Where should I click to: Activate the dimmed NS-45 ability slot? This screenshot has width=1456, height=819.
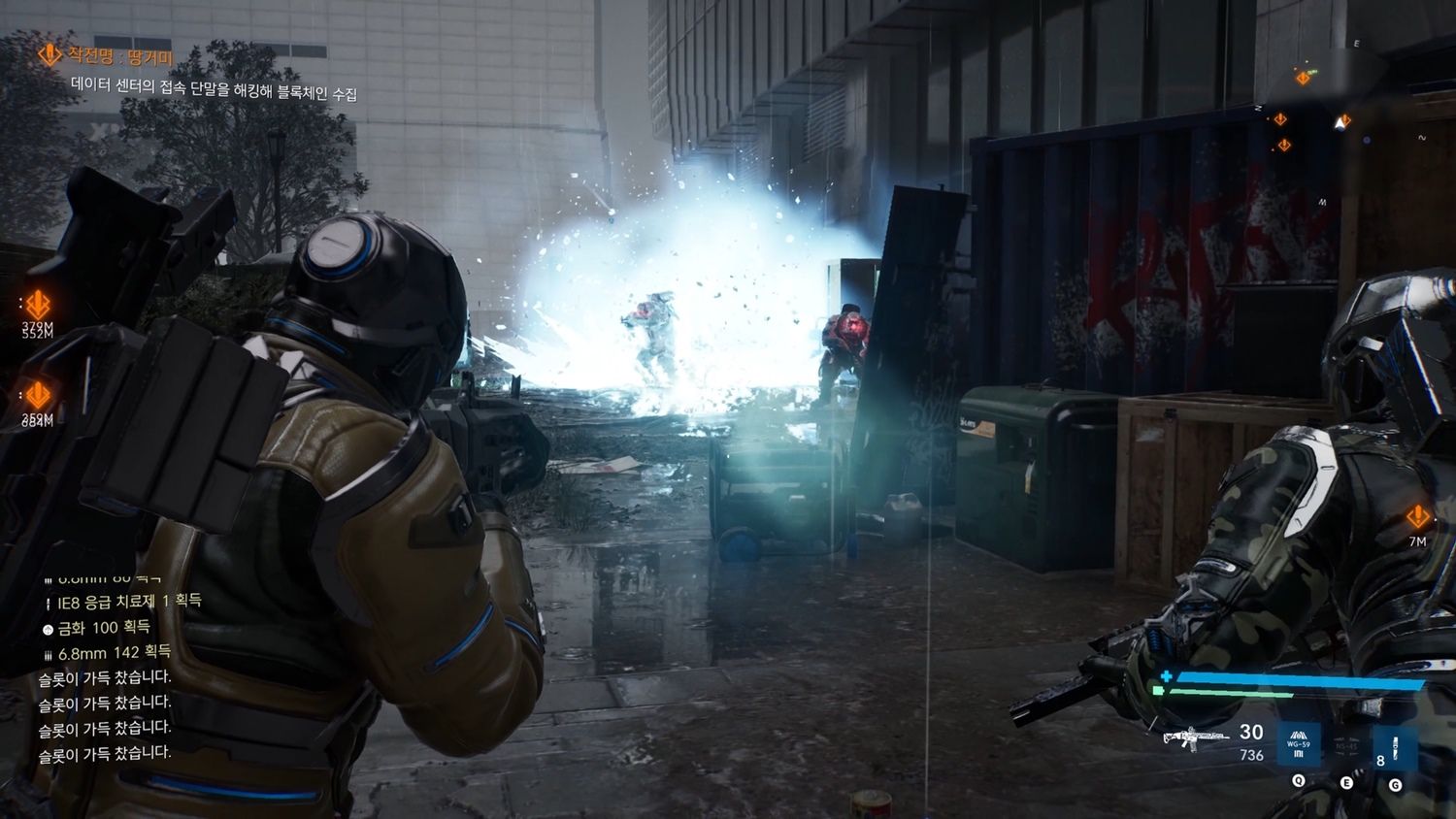pyautogui.click(x=1345, y=746)
